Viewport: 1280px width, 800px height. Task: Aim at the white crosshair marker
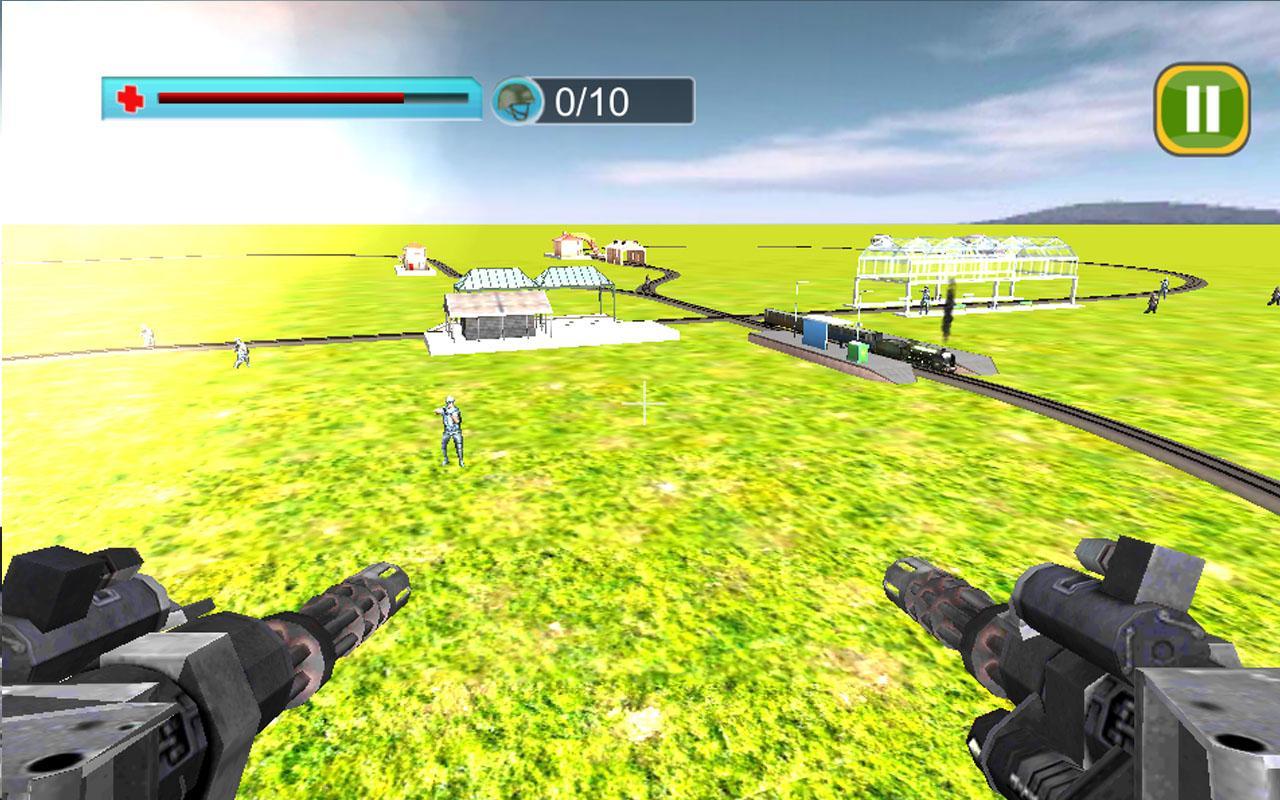(644, 404)
